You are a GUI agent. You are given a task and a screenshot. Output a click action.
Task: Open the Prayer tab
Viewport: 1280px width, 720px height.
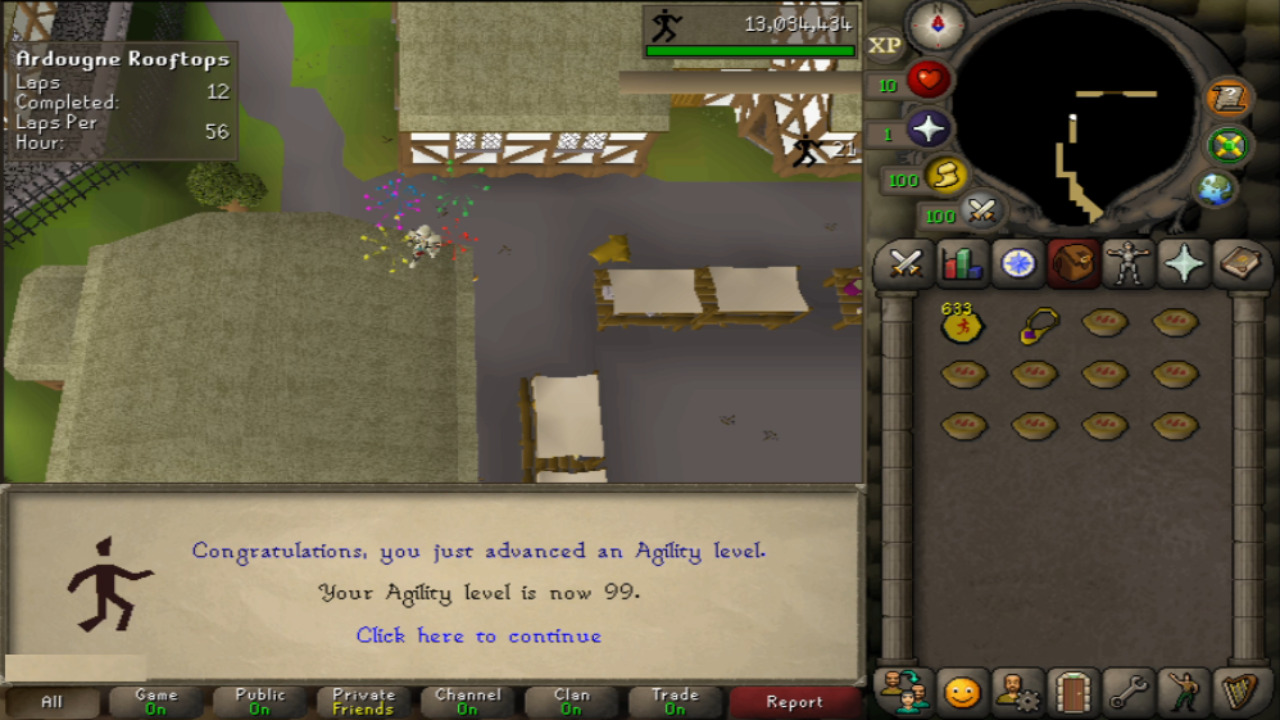pos(1186,264)
